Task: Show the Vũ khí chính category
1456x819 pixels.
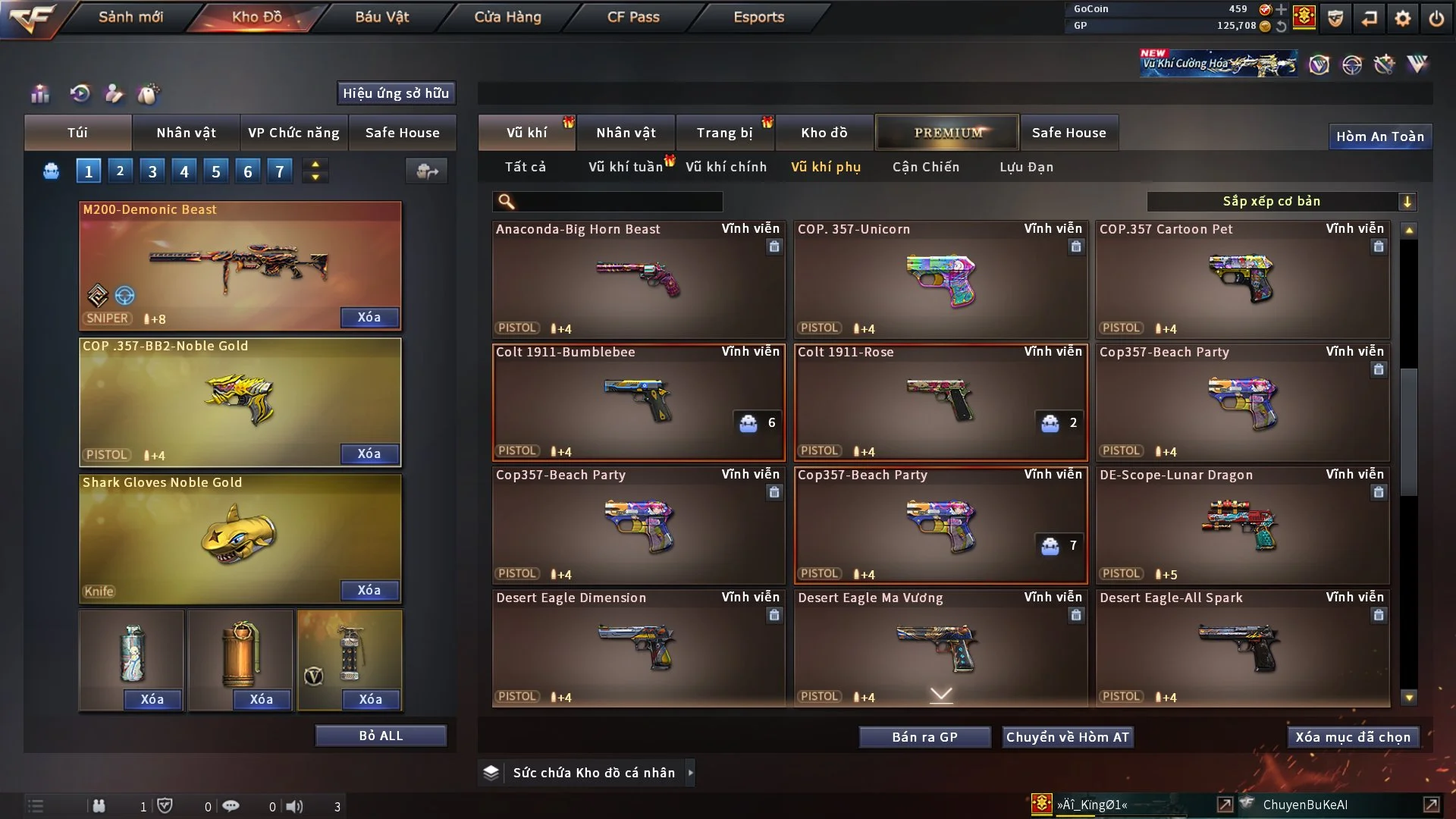Action: [x=726, y=167]
